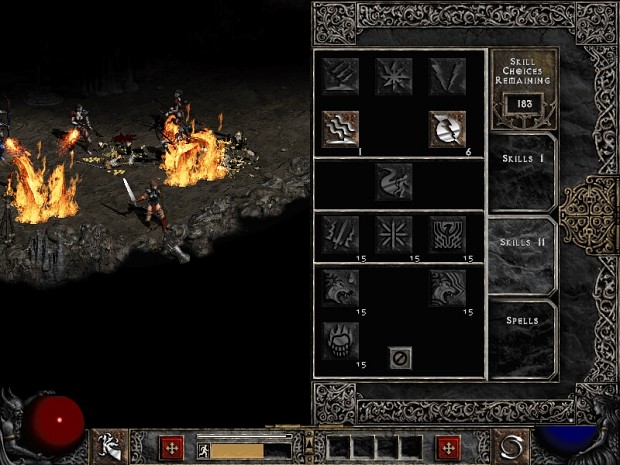
Task: Click the red plus beside the swirl skill
Action: click(448, 446)
